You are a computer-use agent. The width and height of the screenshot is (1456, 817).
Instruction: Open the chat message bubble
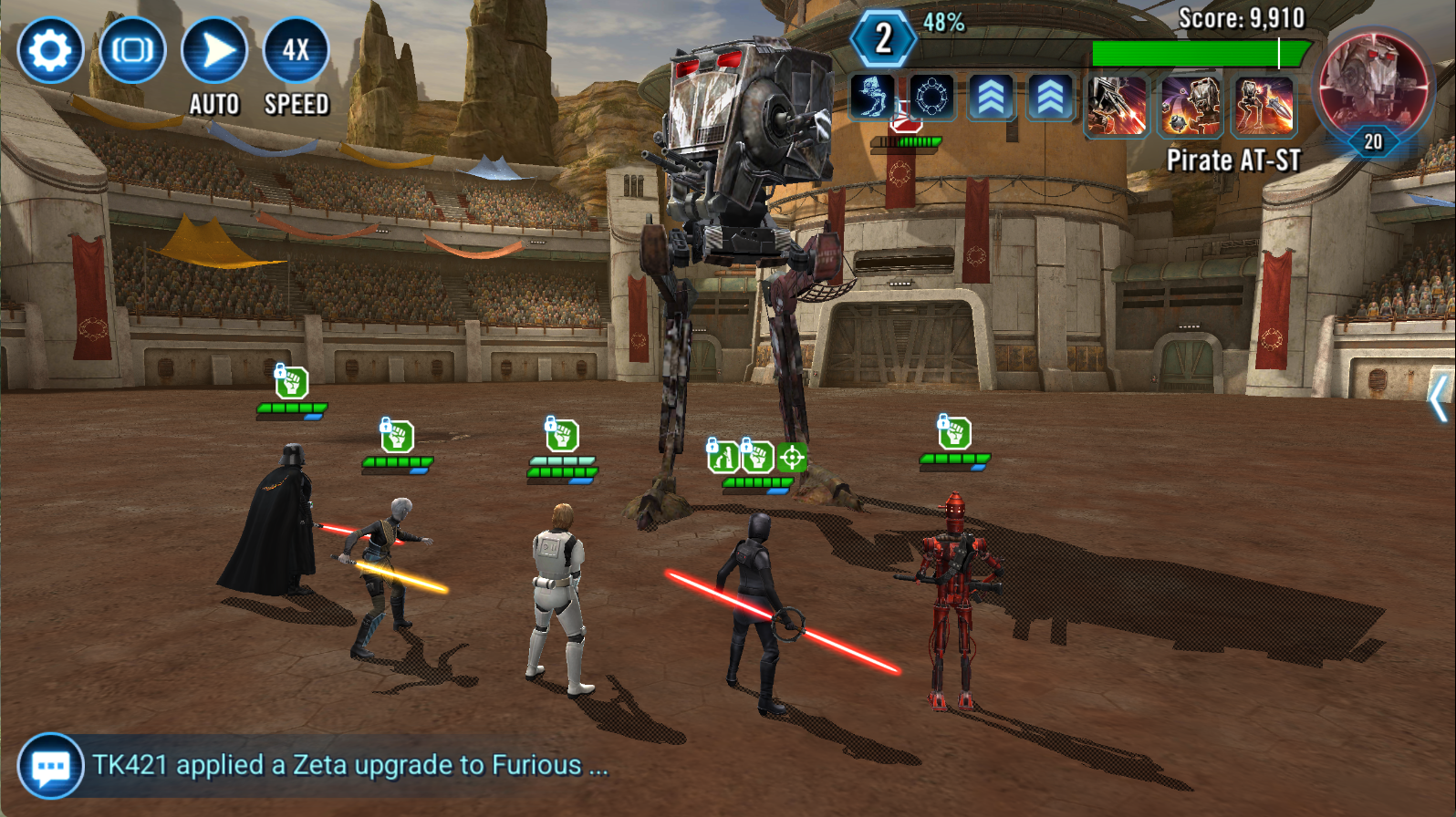coord(49,766)
